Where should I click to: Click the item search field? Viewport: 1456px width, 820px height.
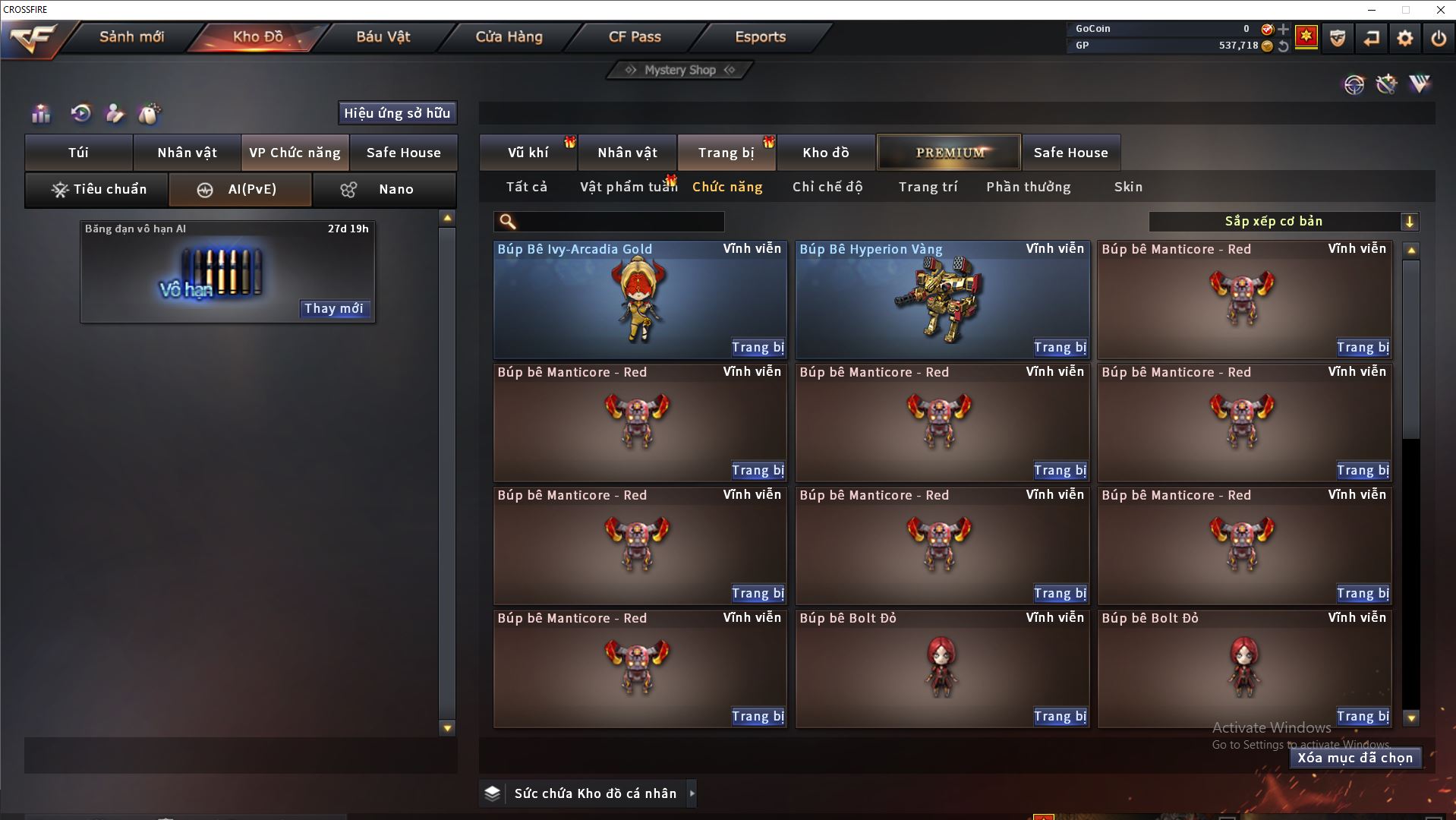pyautogui.click(x=619, y=221)
